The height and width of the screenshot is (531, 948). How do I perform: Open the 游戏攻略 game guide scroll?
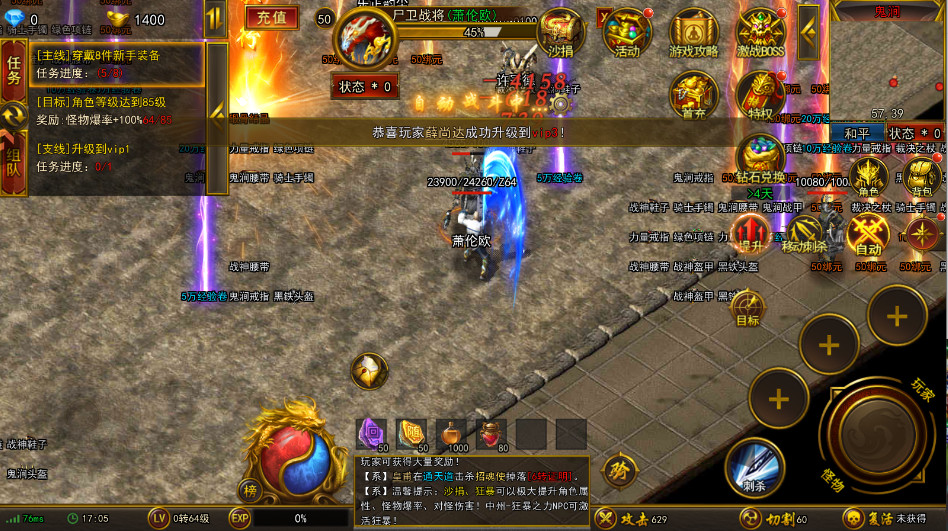pyautogui.click(x=693, y=34)
